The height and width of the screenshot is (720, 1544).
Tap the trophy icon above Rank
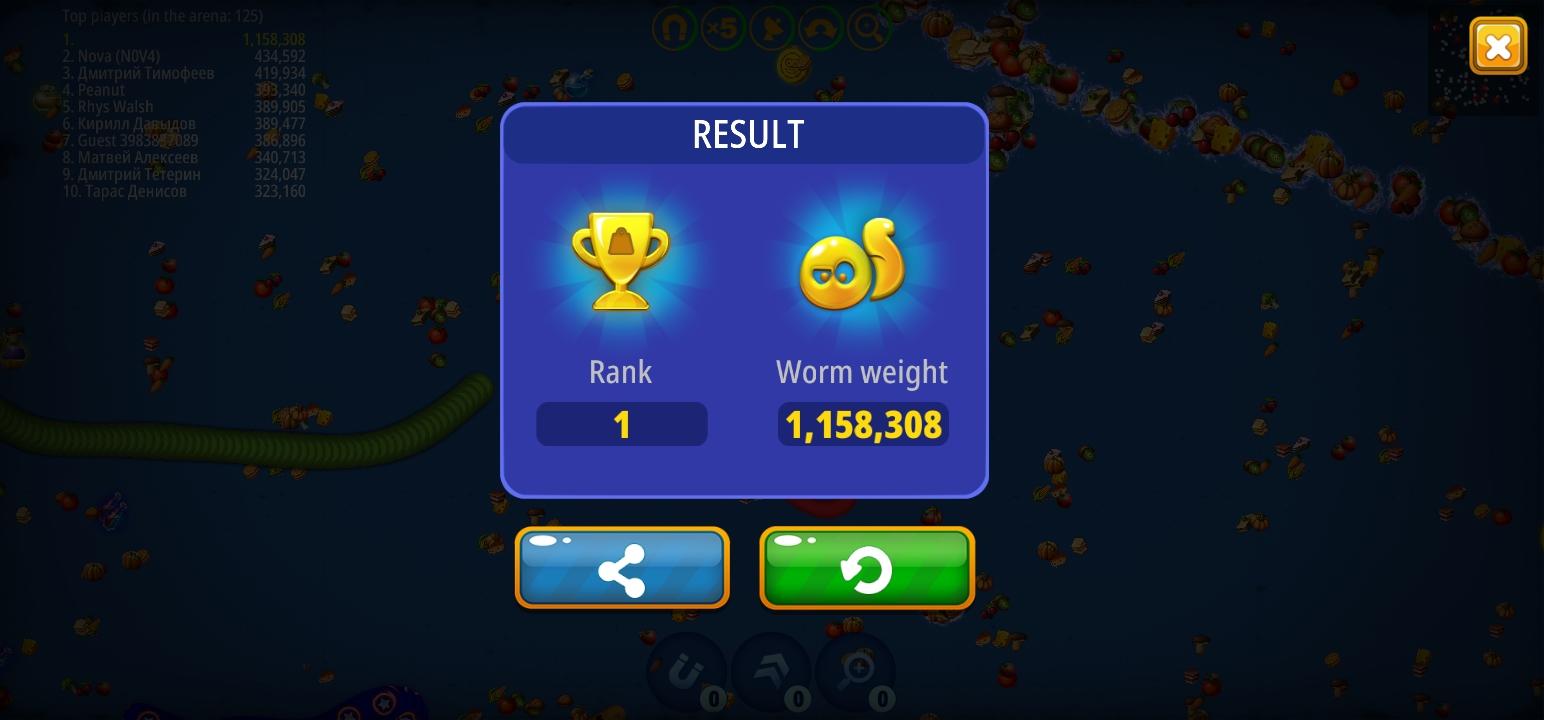(x=621, y=260)
